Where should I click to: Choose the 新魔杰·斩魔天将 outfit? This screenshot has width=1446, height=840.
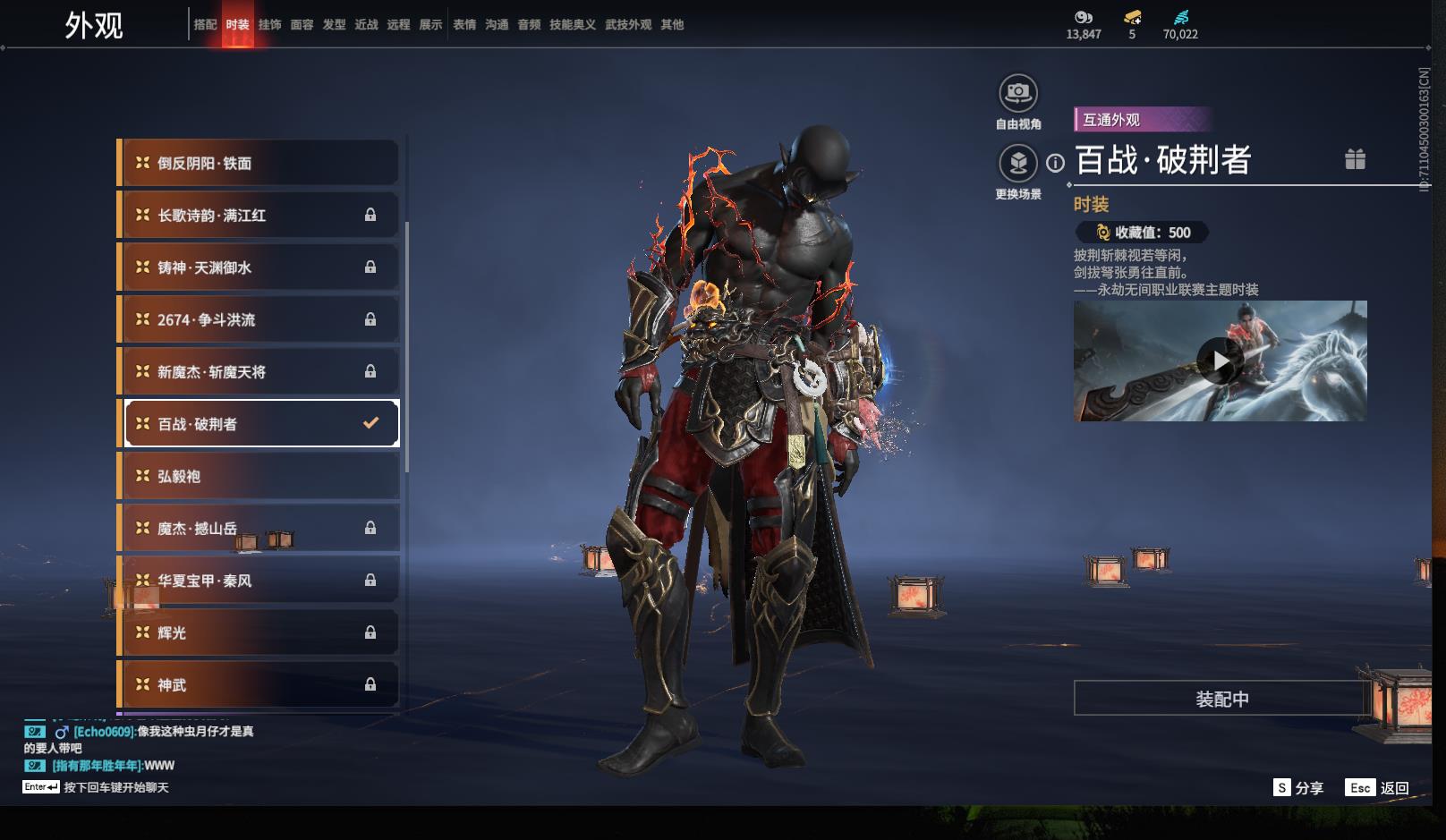[259, 372]
